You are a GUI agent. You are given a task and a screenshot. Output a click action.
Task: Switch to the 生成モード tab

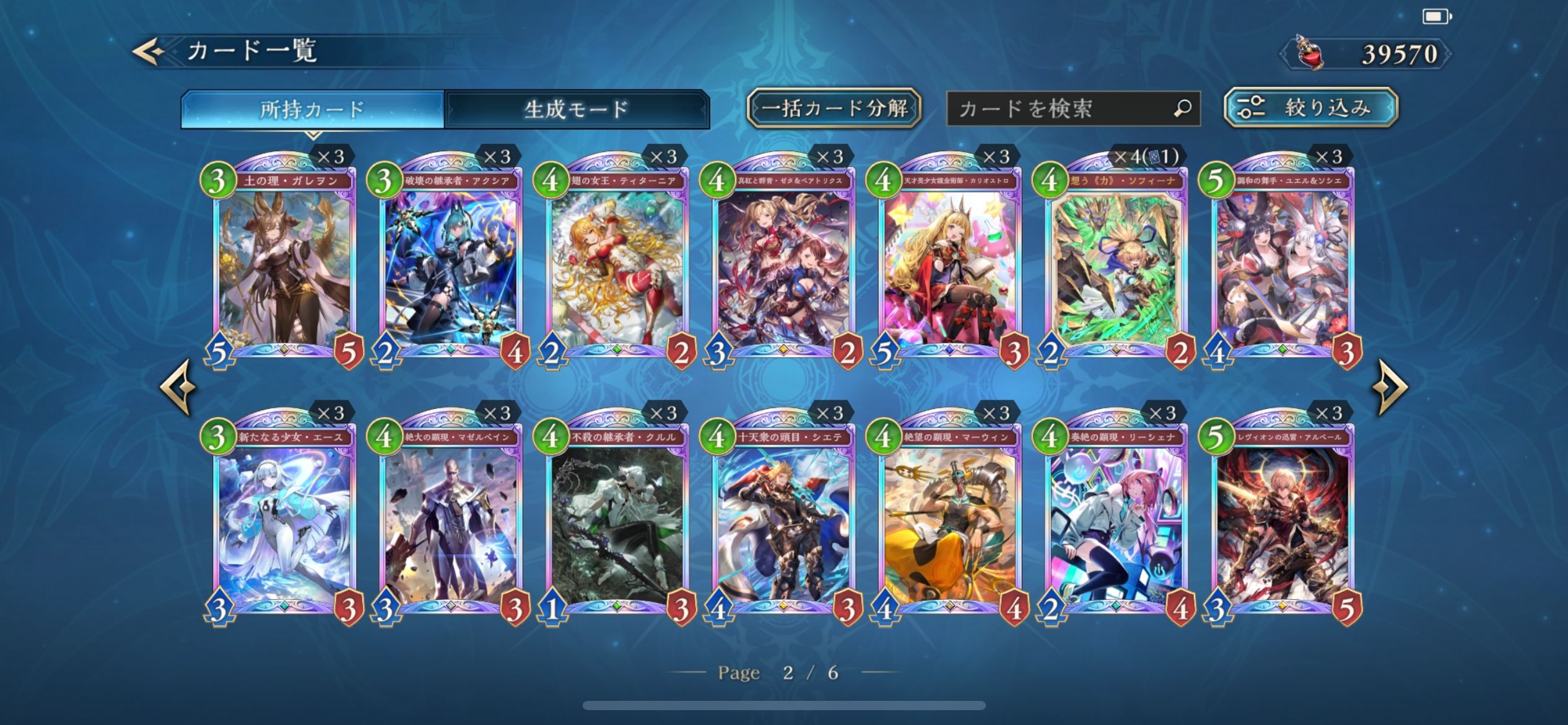[x=577, y=110]
